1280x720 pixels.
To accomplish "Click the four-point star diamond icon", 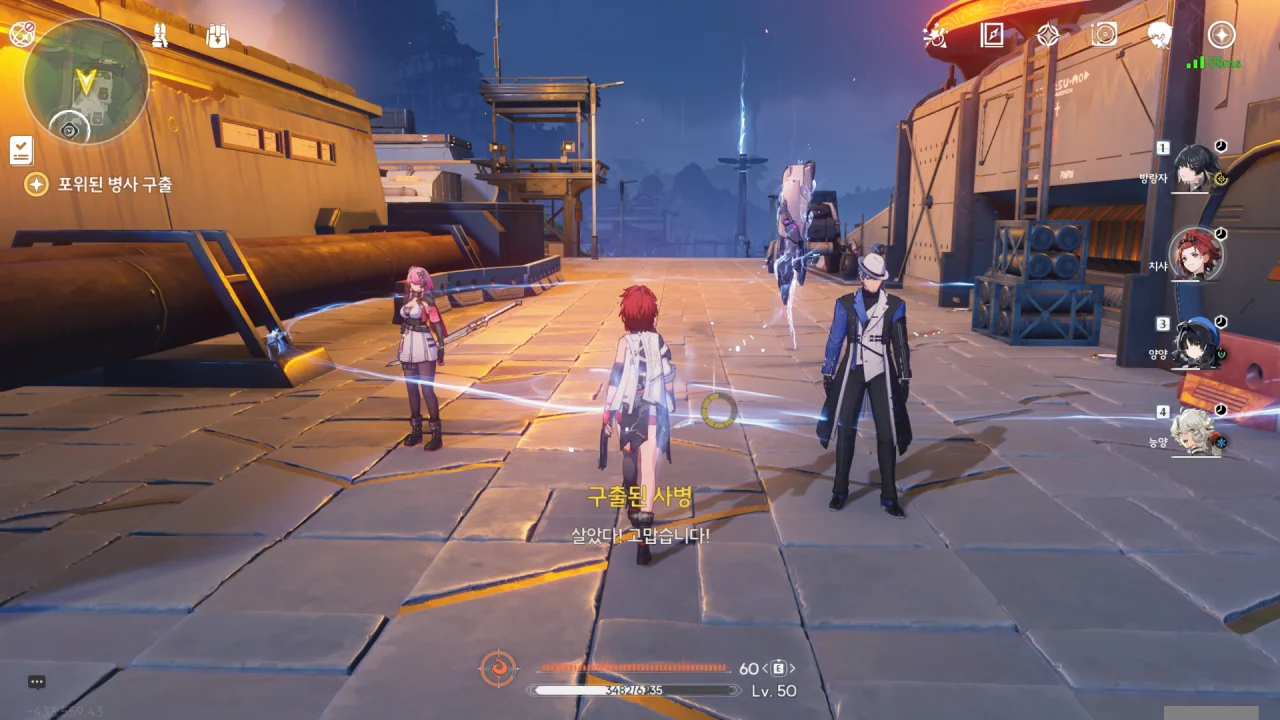I will click(1047, 36).
